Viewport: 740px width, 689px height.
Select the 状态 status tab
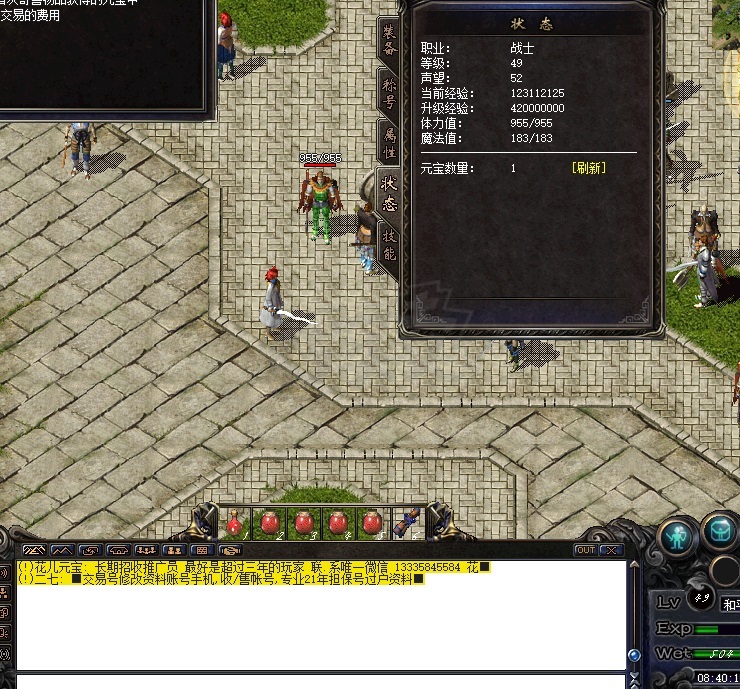[388, 193]
